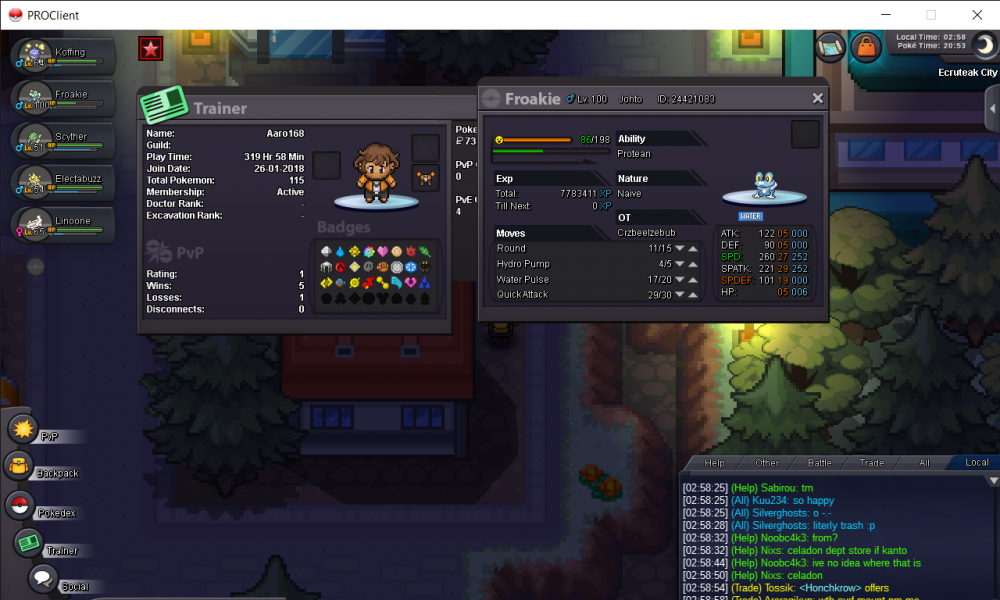This screenshot has height=600, width=1000.
Task: Maximize the PROClient window
Action: [931, 15]
